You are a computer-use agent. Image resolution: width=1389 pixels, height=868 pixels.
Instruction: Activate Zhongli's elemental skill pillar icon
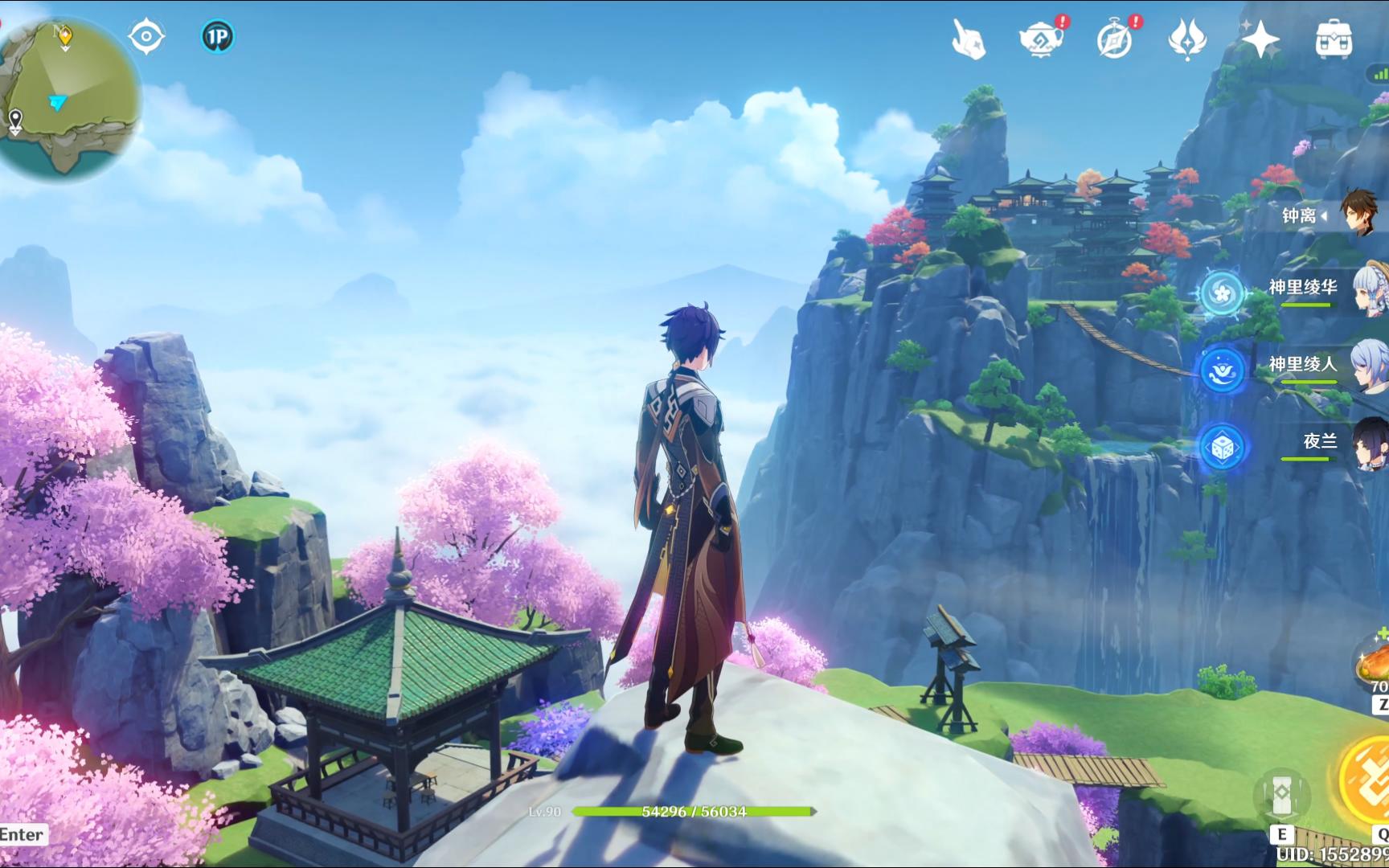pyautogui.click(x=1282, y=794)
